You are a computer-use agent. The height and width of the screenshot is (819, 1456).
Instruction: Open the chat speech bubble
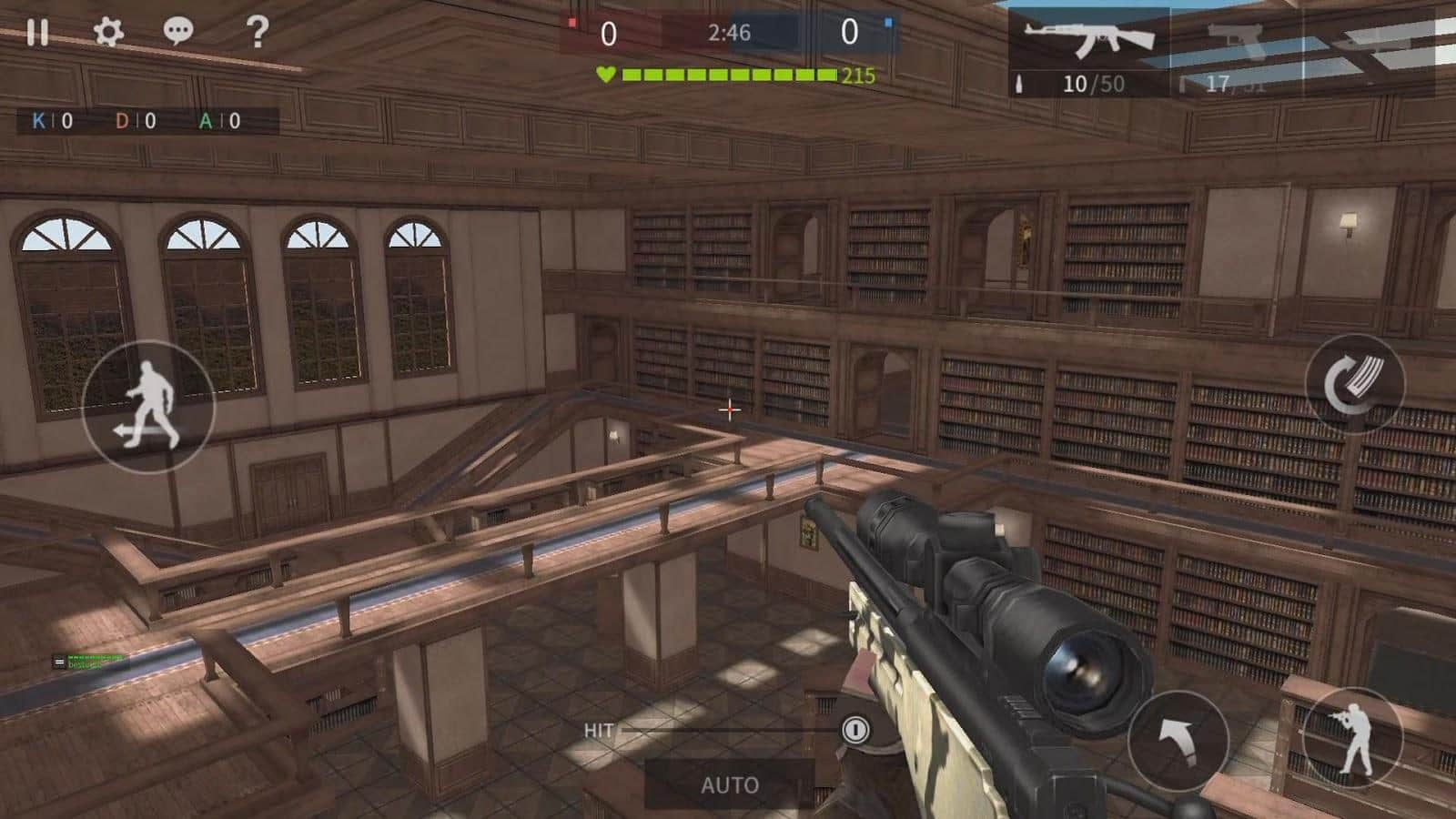click(x=178, y=33)
